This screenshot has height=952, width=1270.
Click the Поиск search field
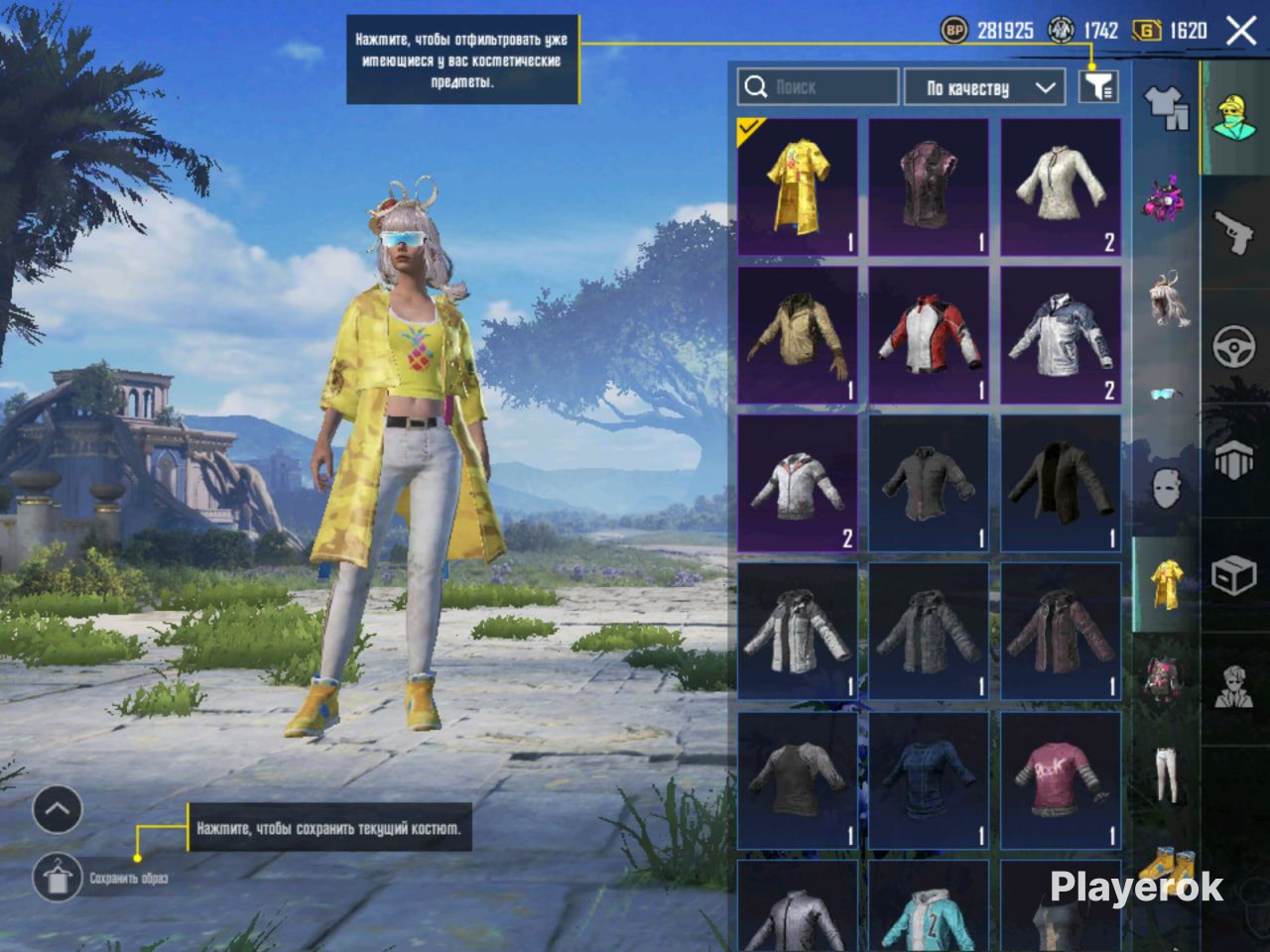click(818, 87)
